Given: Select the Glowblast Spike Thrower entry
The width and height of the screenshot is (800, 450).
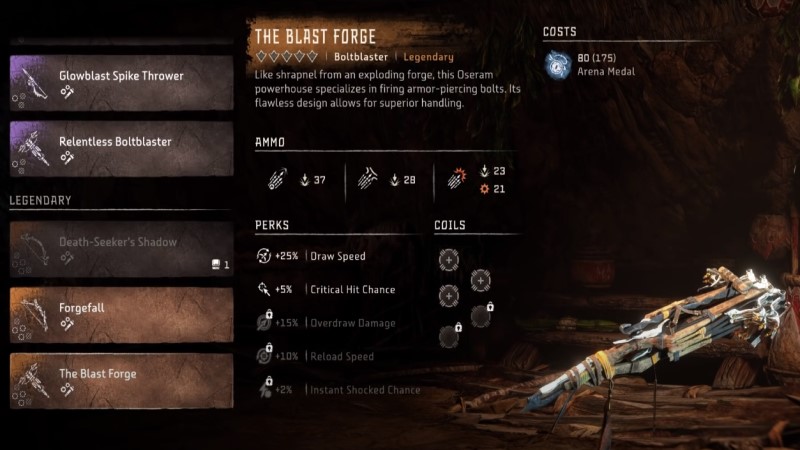Looking at the screenshot, I should tap(120, 82).
